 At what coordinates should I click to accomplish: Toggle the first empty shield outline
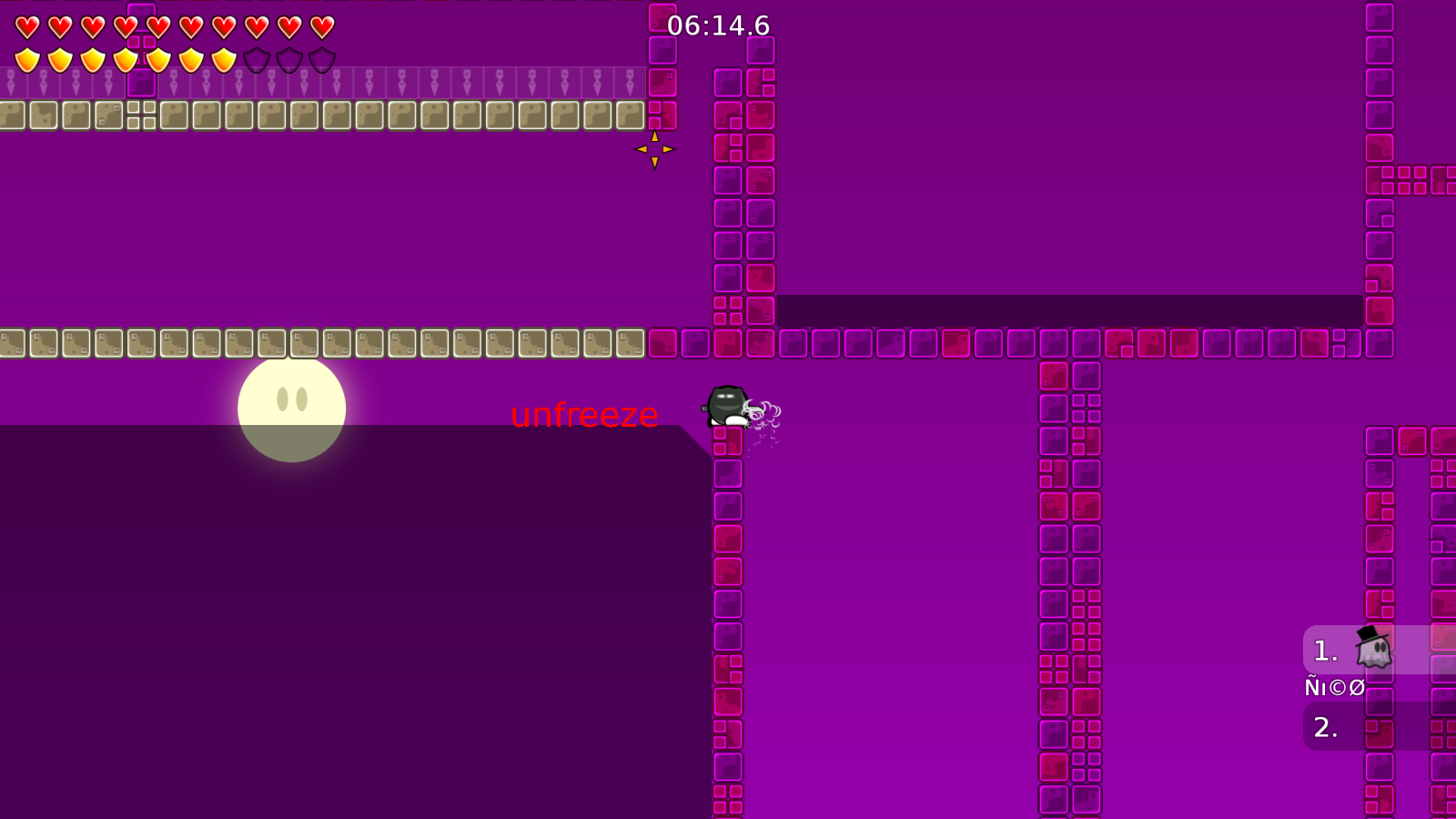click(x=255, y=58)
